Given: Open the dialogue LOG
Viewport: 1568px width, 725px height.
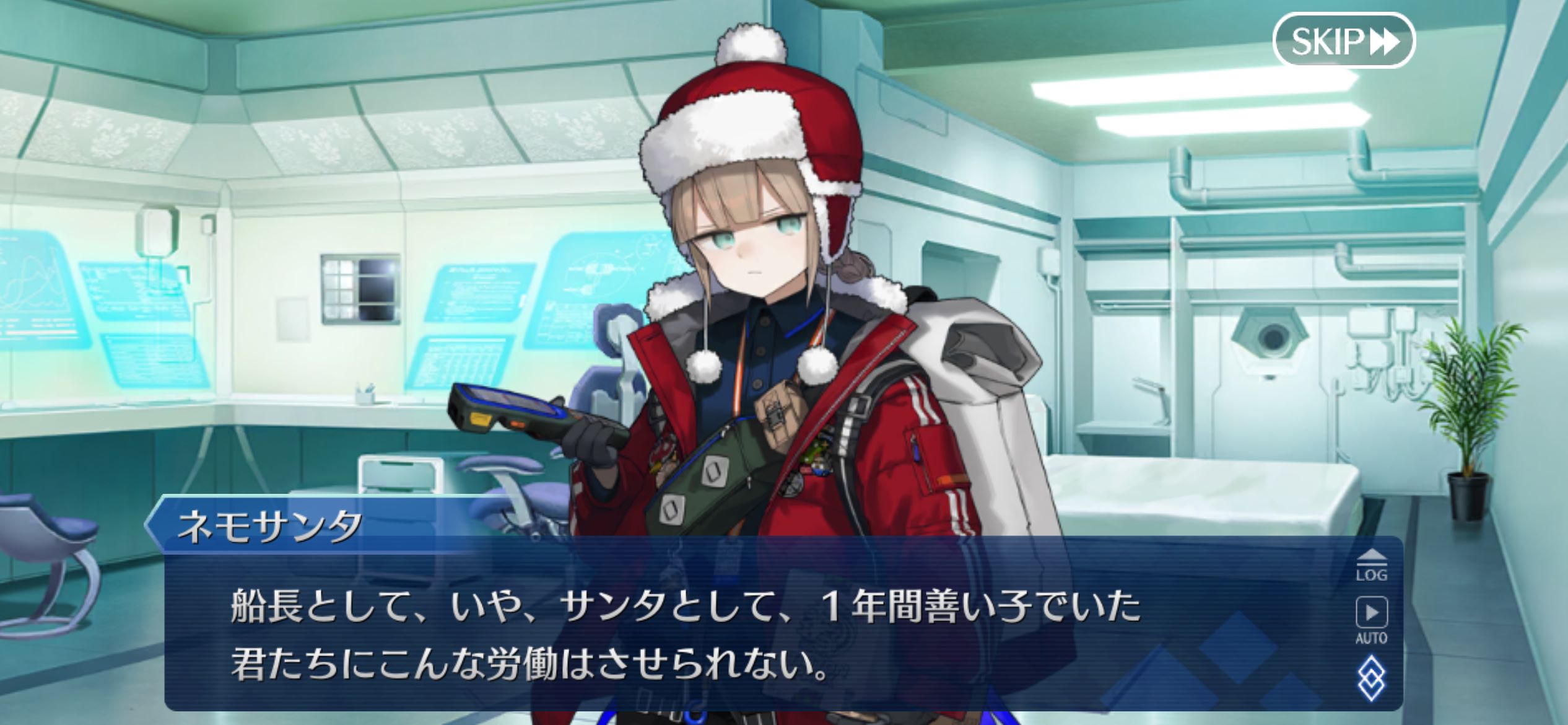Looking at the screenshot, I should point(1371,565).
